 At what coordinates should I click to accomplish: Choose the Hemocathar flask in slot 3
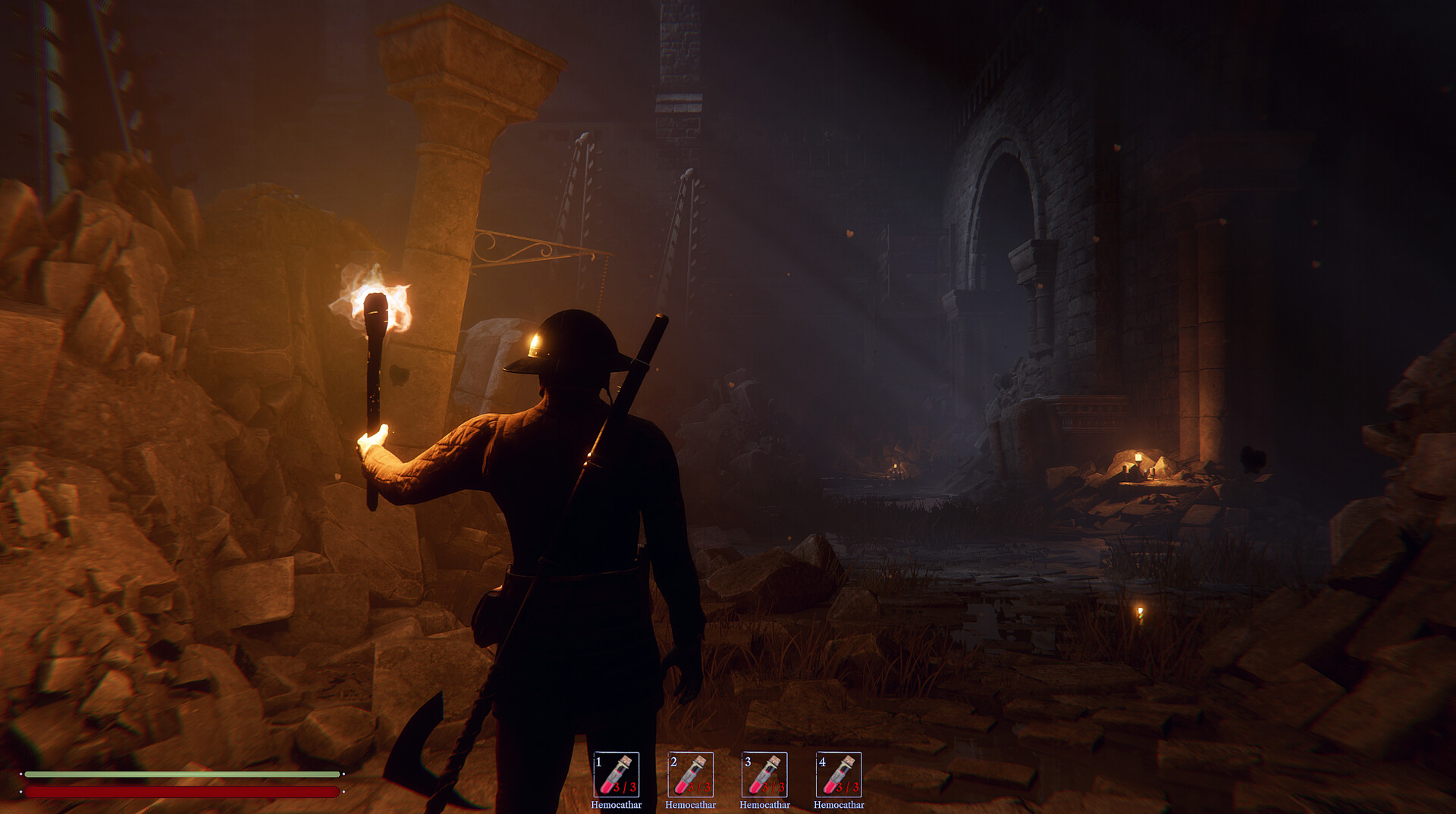point(764,774)
